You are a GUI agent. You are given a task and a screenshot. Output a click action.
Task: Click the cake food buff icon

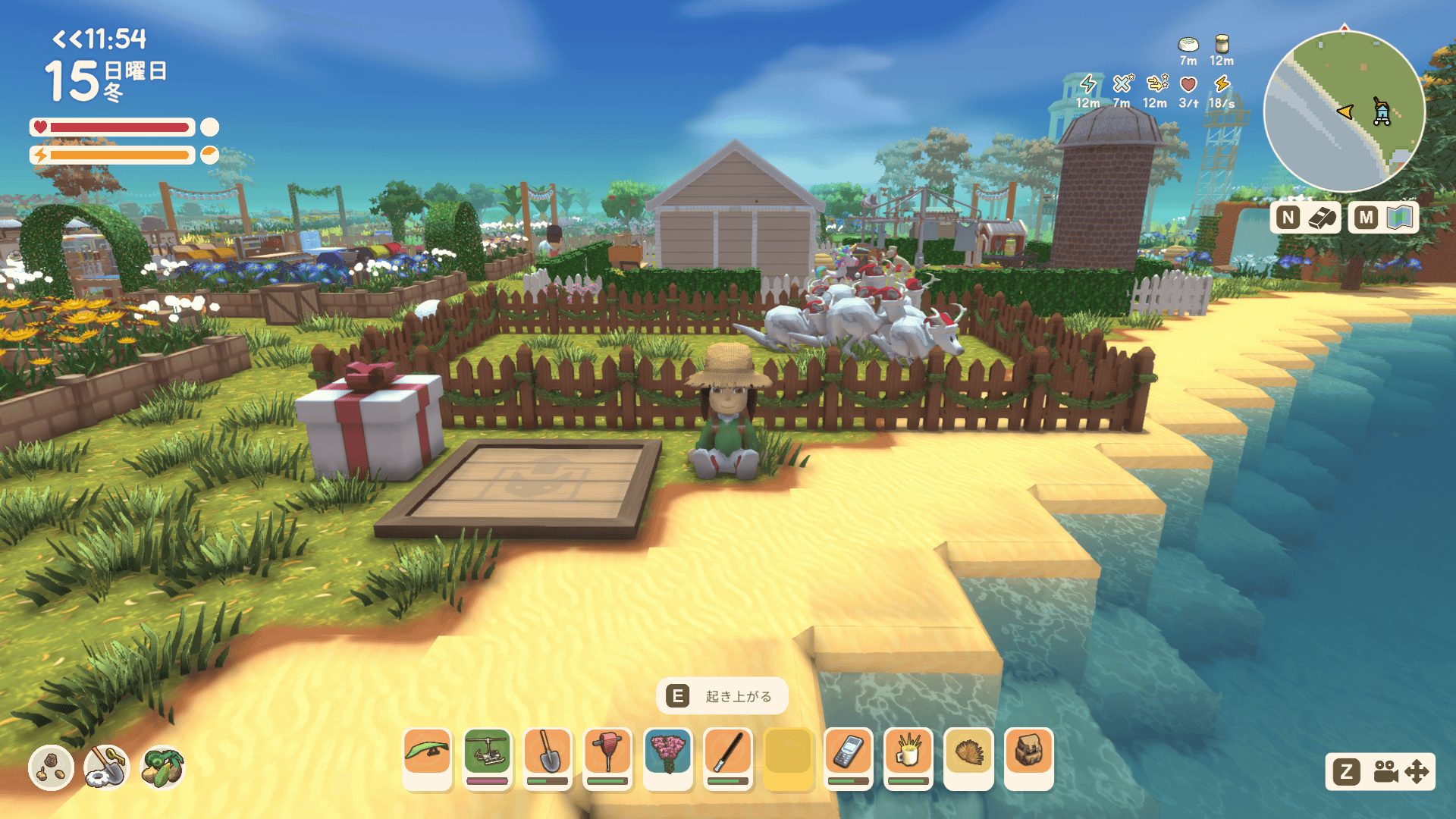pos(1188,44)
